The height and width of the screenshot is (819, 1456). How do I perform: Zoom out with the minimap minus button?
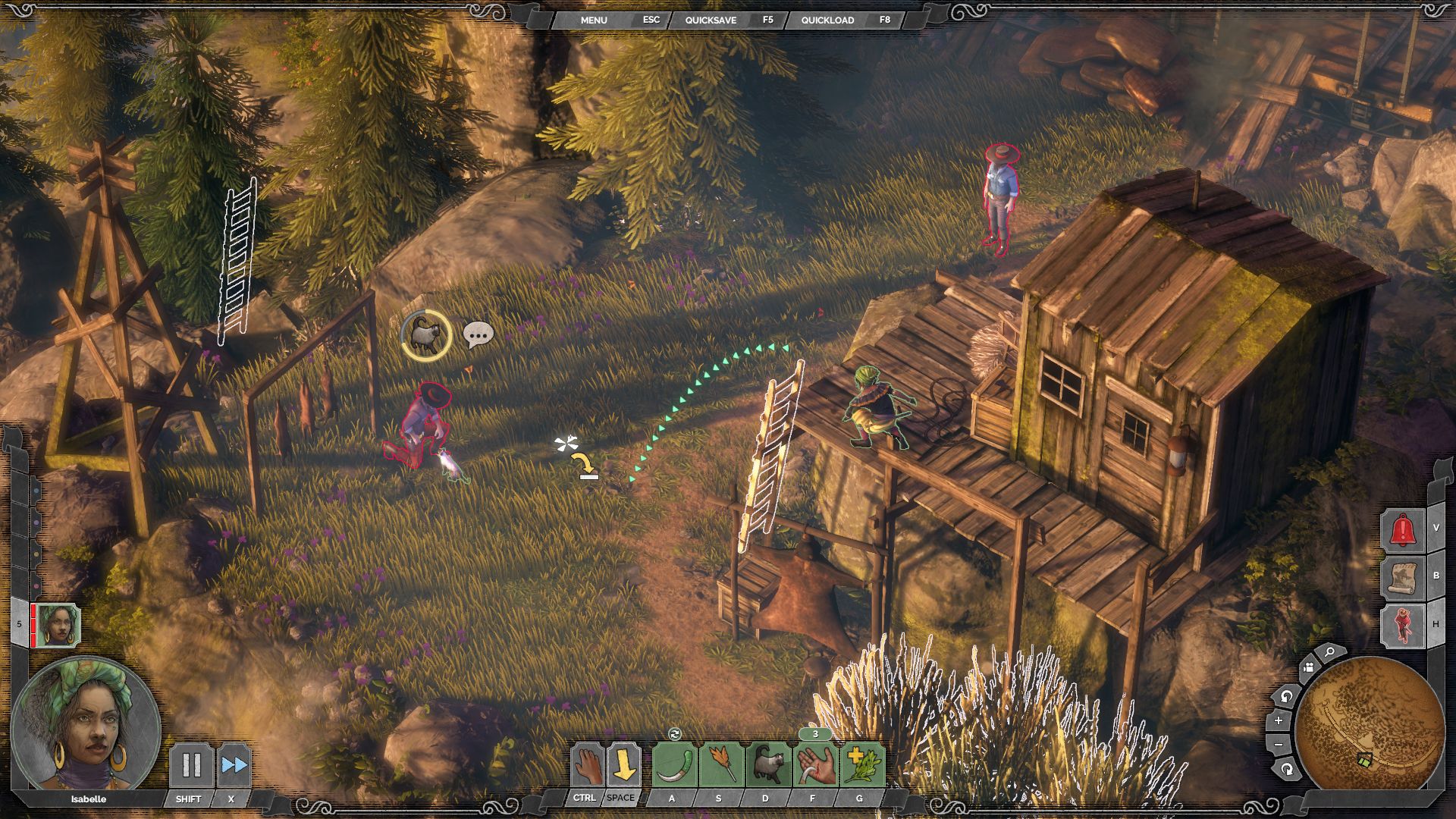(x=1279, y=745)
